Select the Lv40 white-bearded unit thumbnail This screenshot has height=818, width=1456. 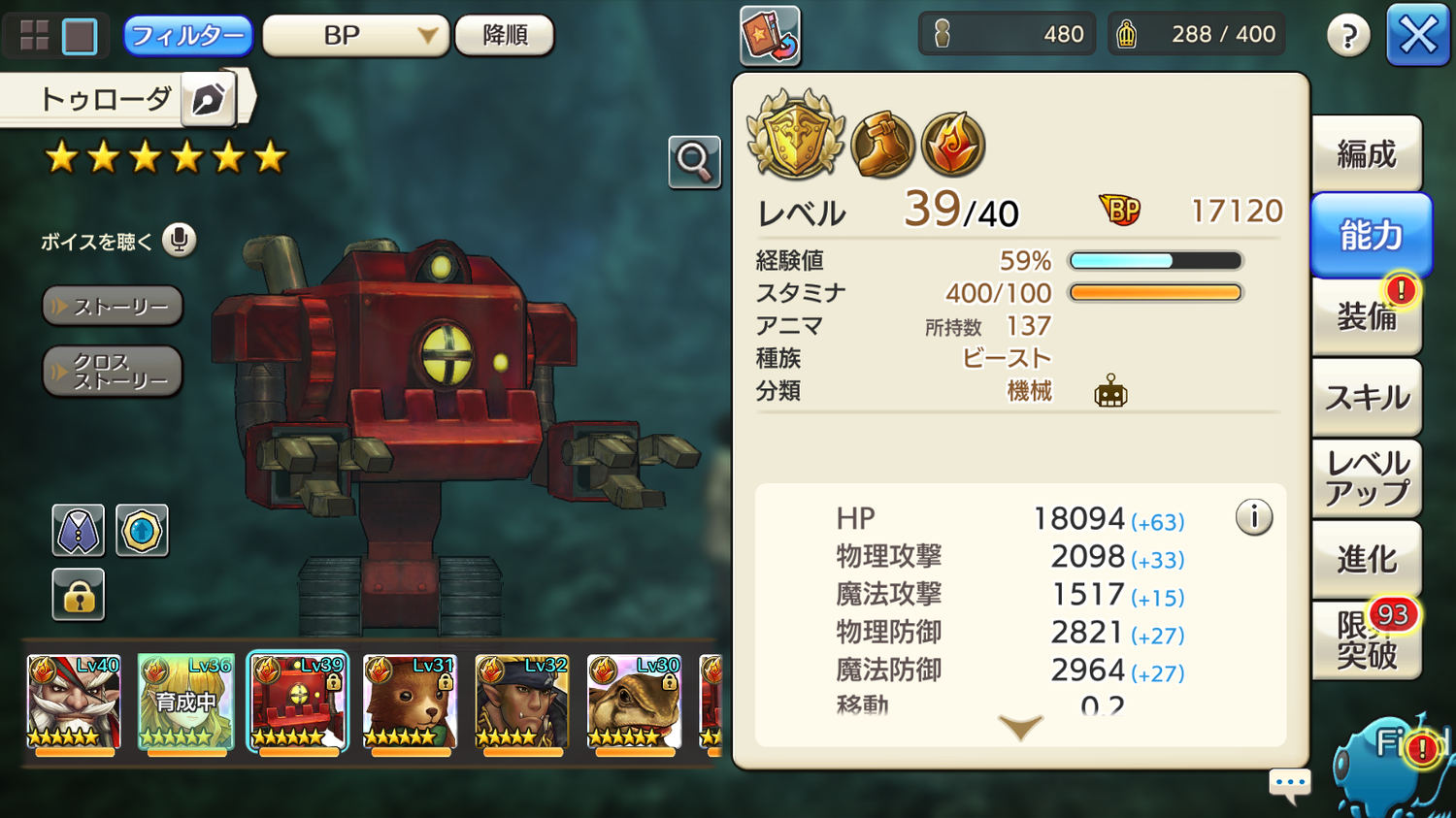74,703
